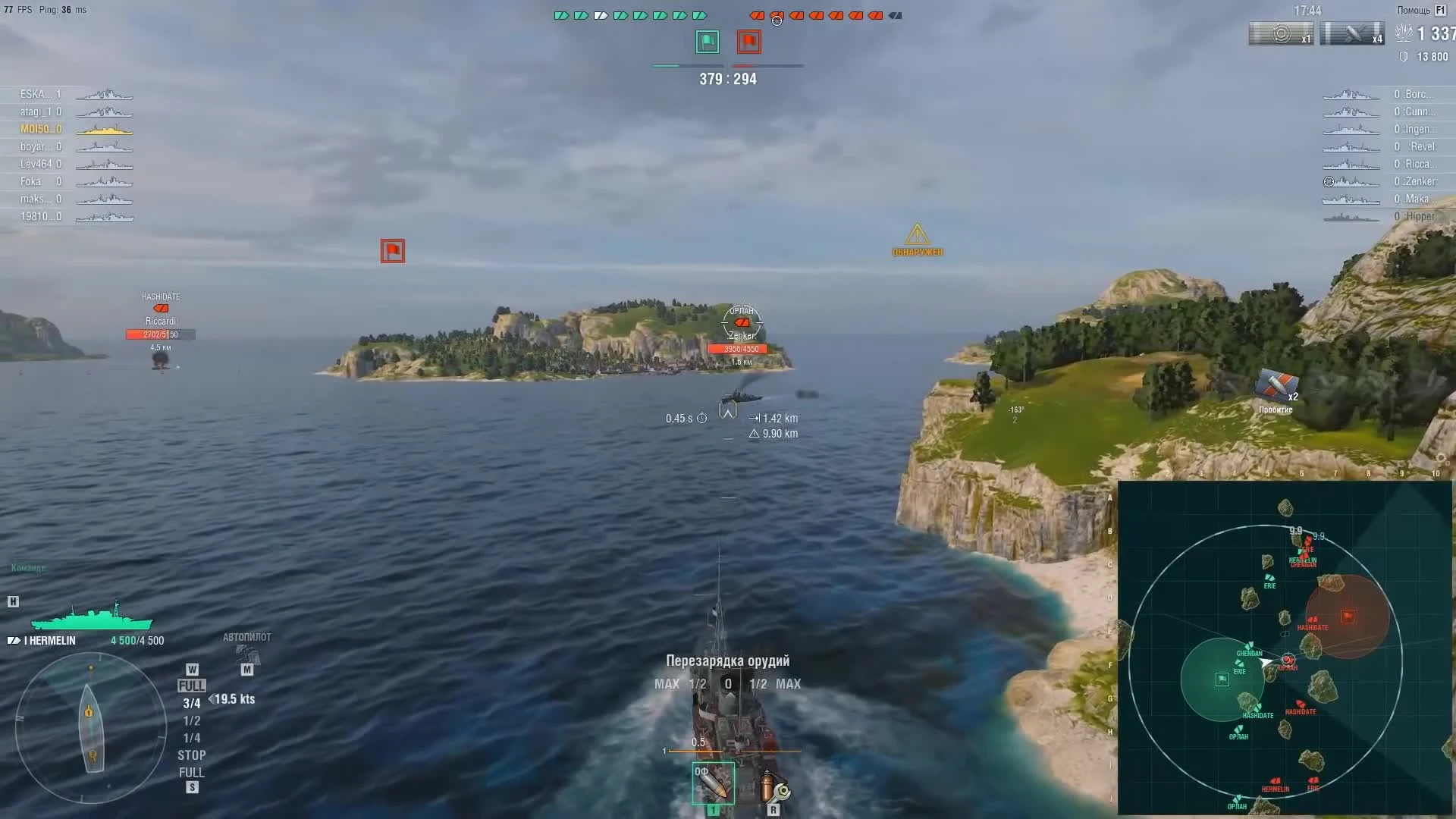Screen dimensions: 1456x819
Task: Select the ОФ high-explosive shell icon
Action: 713,783
